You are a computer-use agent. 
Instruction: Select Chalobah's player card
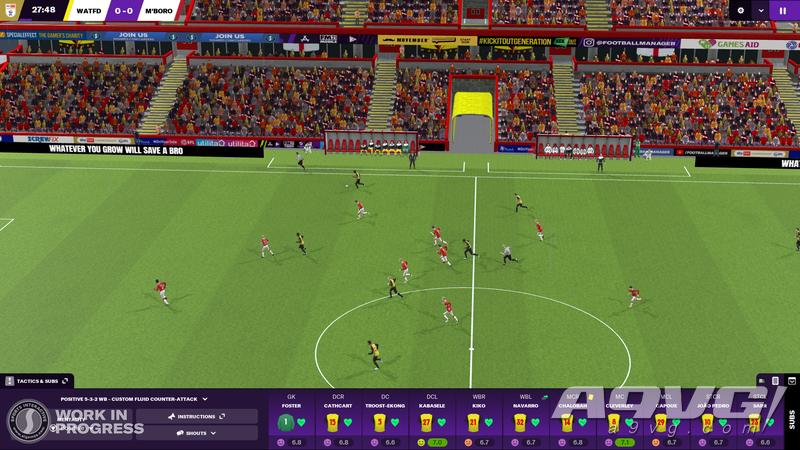tap(572, 420)
